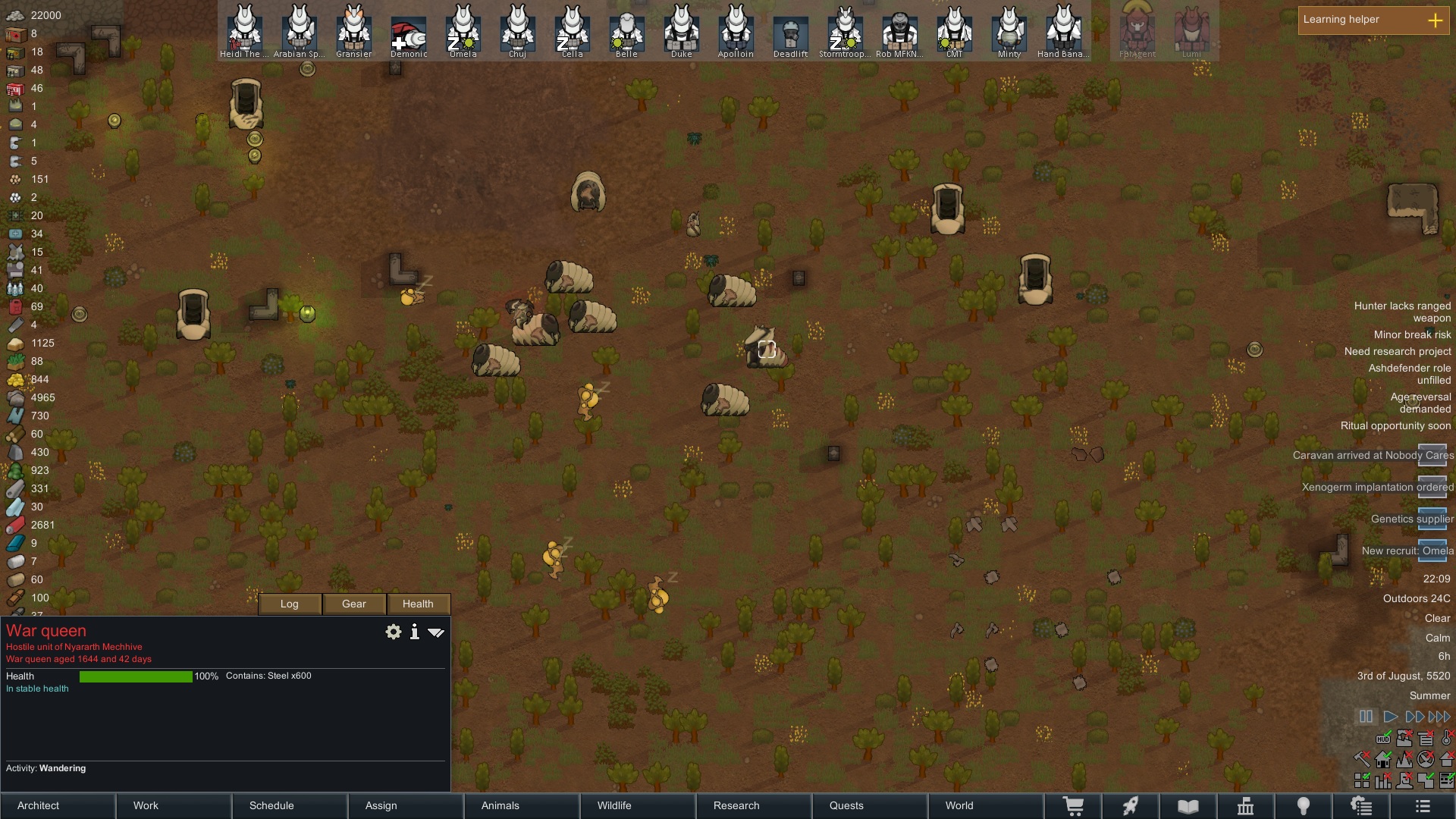
Task: Toggle the HUD overlay
Action: pos(1384,739)
